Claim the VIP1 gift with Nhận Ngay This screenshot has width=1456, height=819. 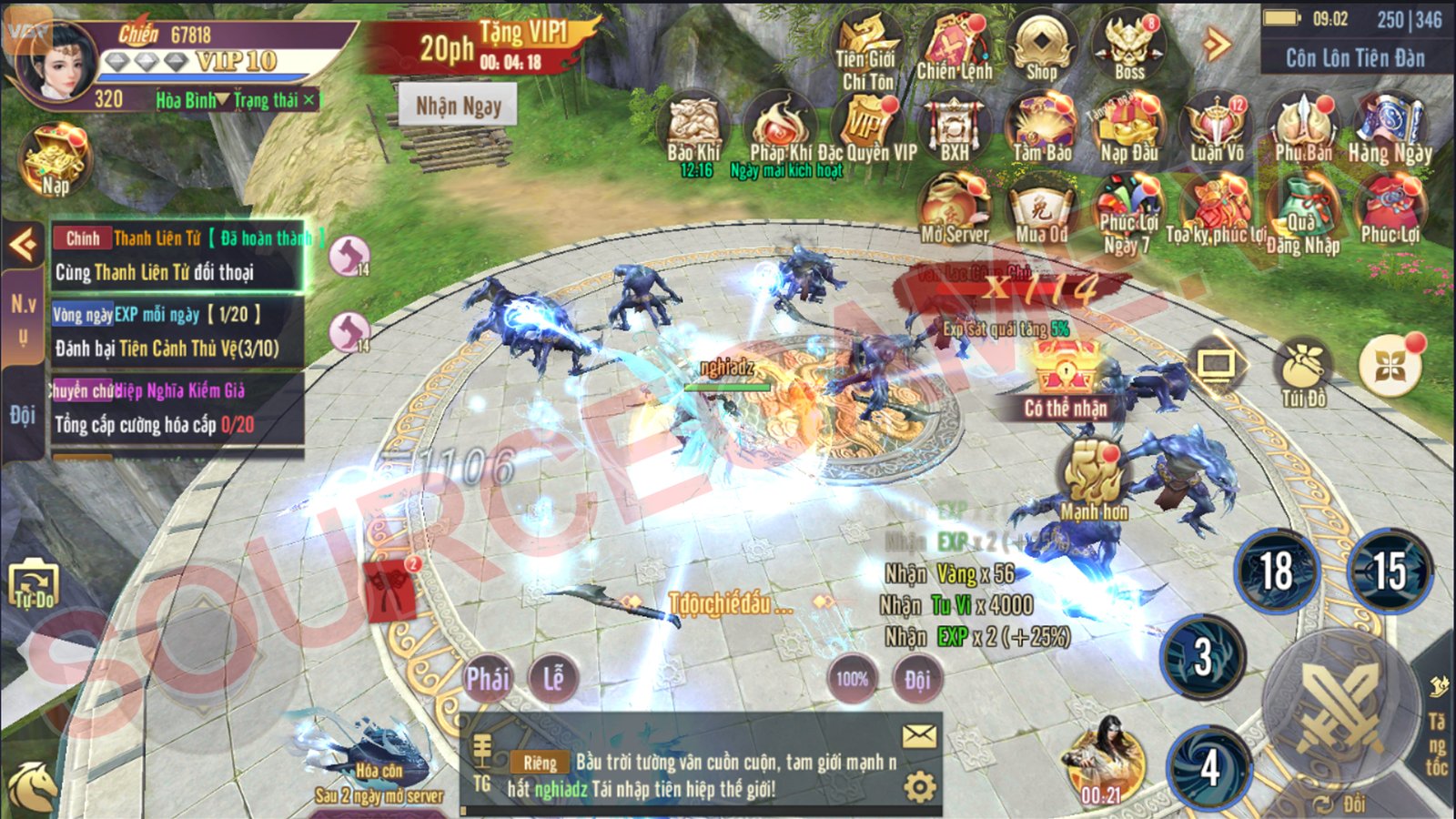(458, 106)
